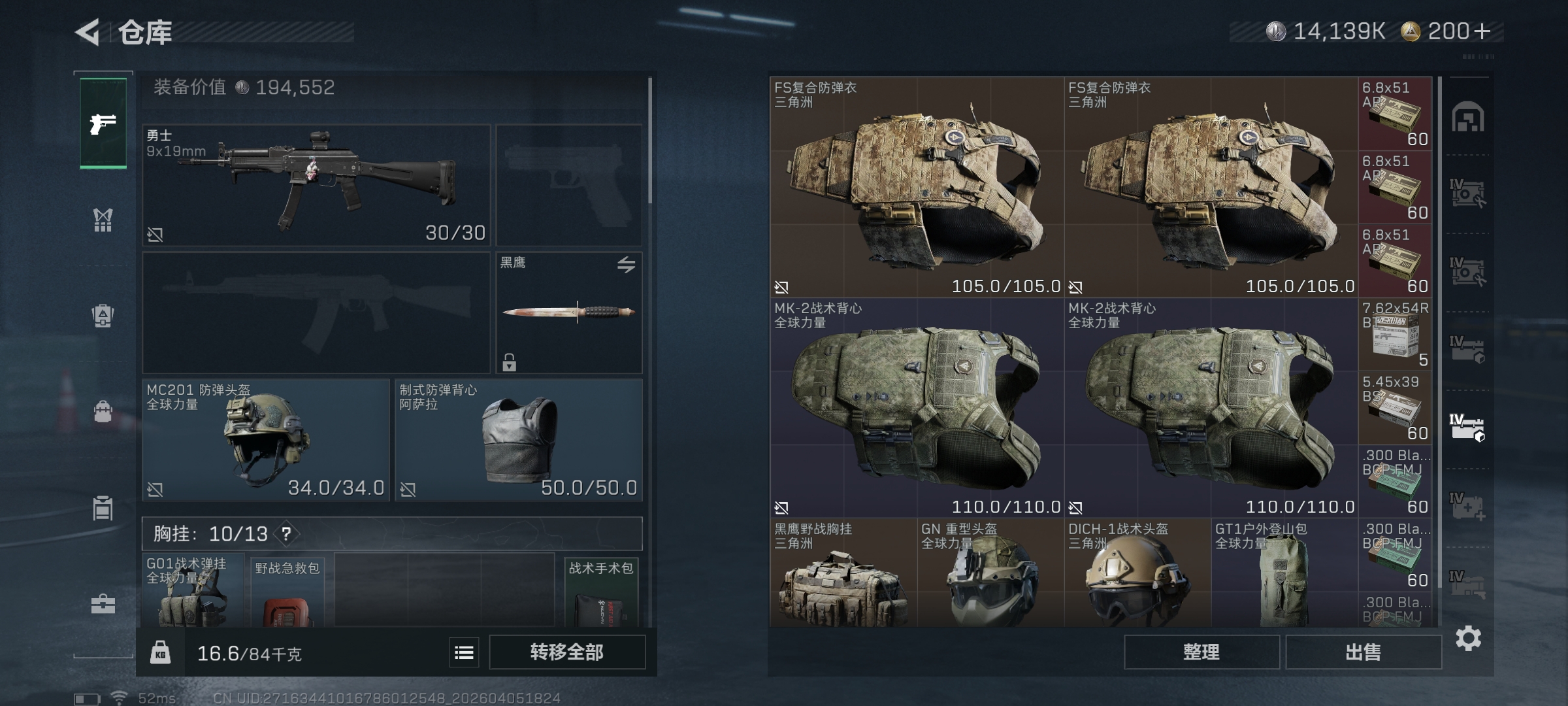Viewport: 1568px width, 706px height.
Task: Pick the GT1户外登山包 backpack
Action: tap(1284, 573)
